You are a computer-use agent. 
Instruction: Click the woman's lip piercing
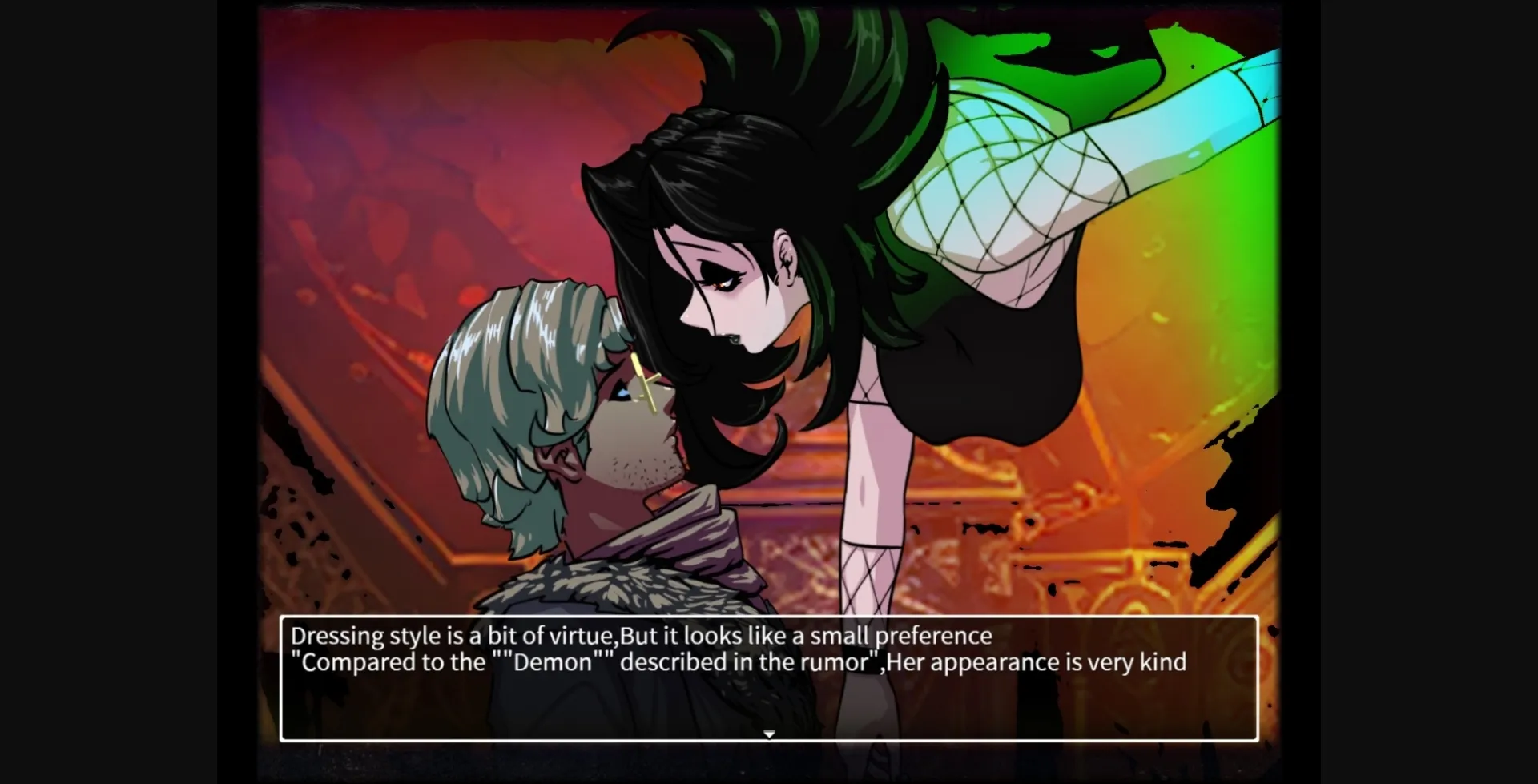click(734, 340)
